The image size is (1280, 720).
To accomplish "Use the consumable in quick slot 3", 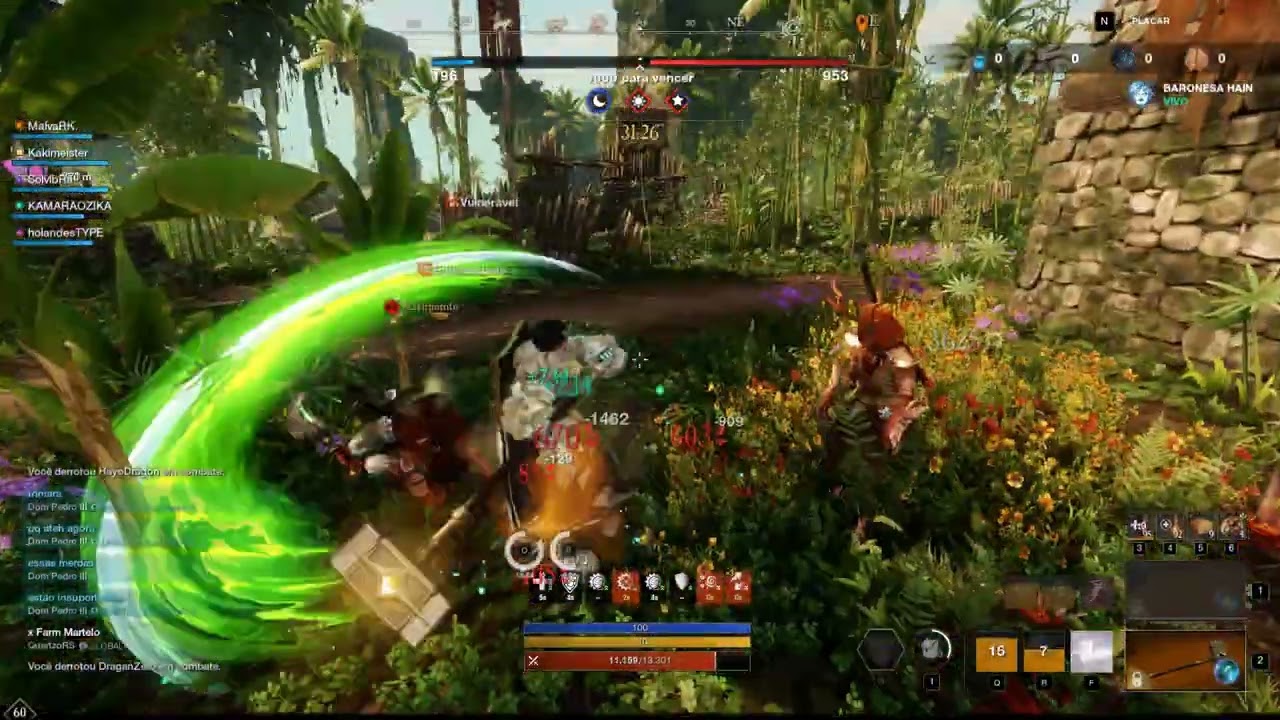I will [1140, 528].
